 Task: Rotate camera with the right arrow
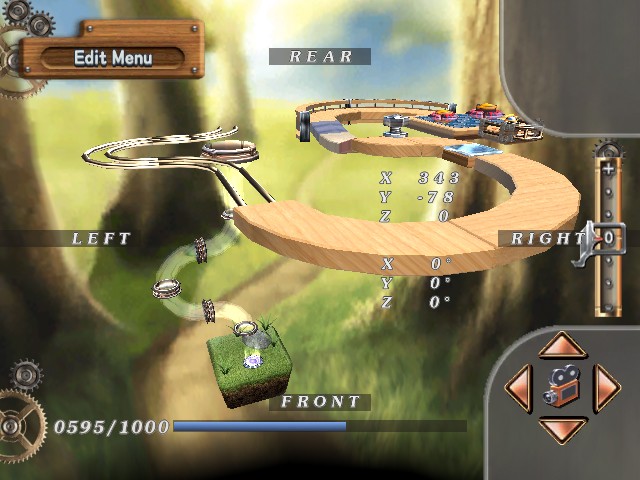coord(605,388)
